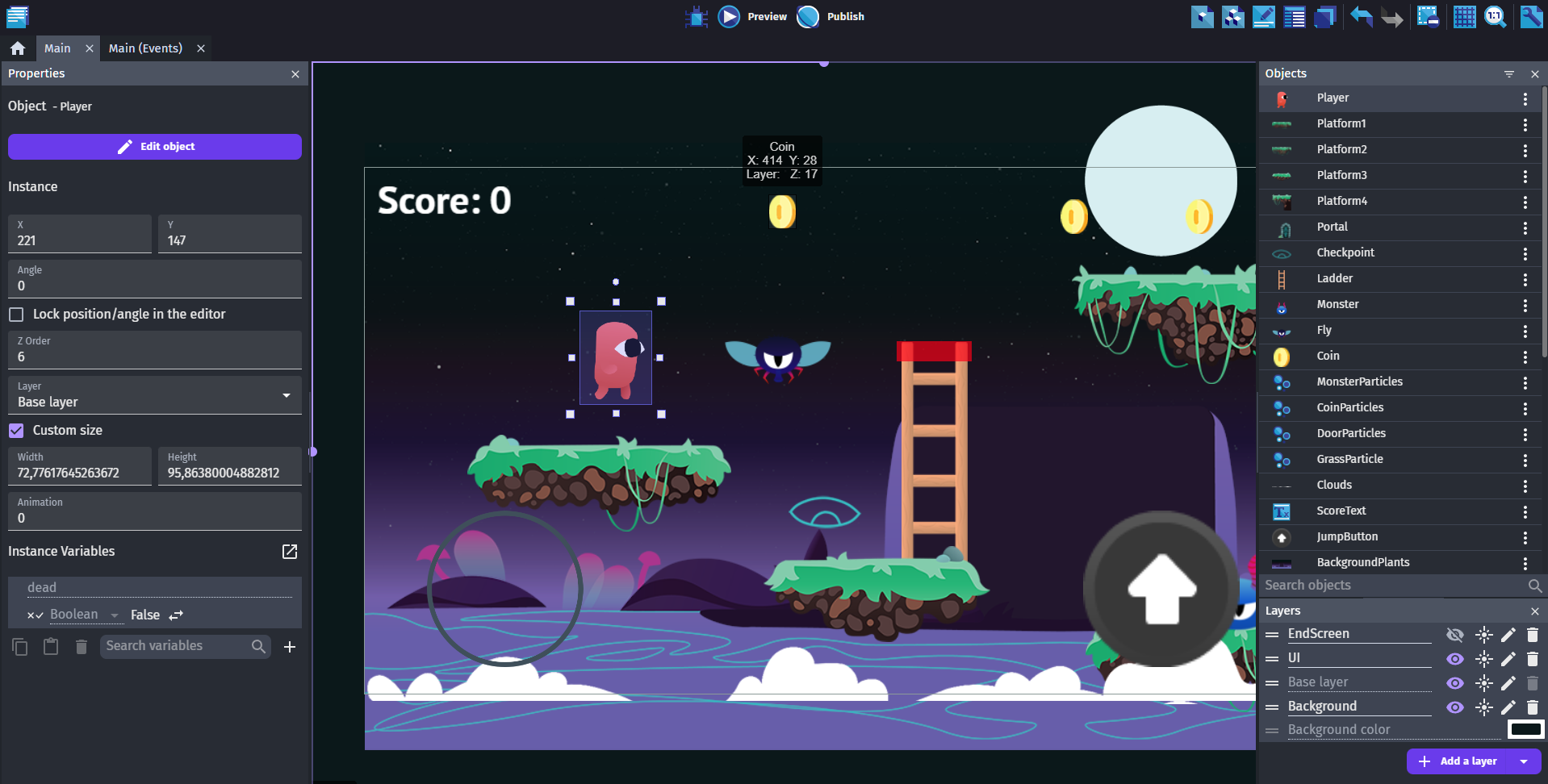Pick the Background color swatch

click(1526, 729)
